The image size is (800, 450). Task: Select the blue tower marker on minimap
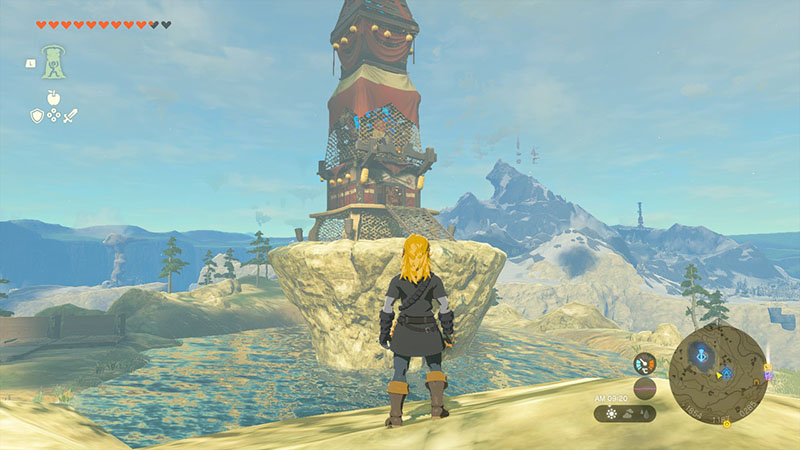(x=703, y=354)
